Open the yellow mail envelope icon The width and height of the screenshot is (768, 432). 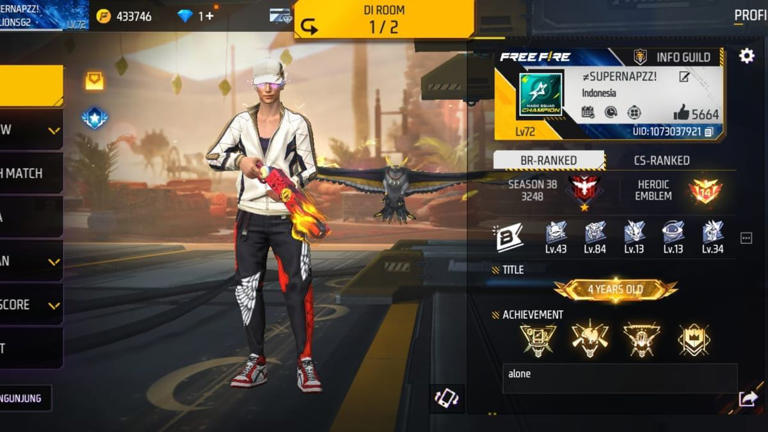point(94,81)
